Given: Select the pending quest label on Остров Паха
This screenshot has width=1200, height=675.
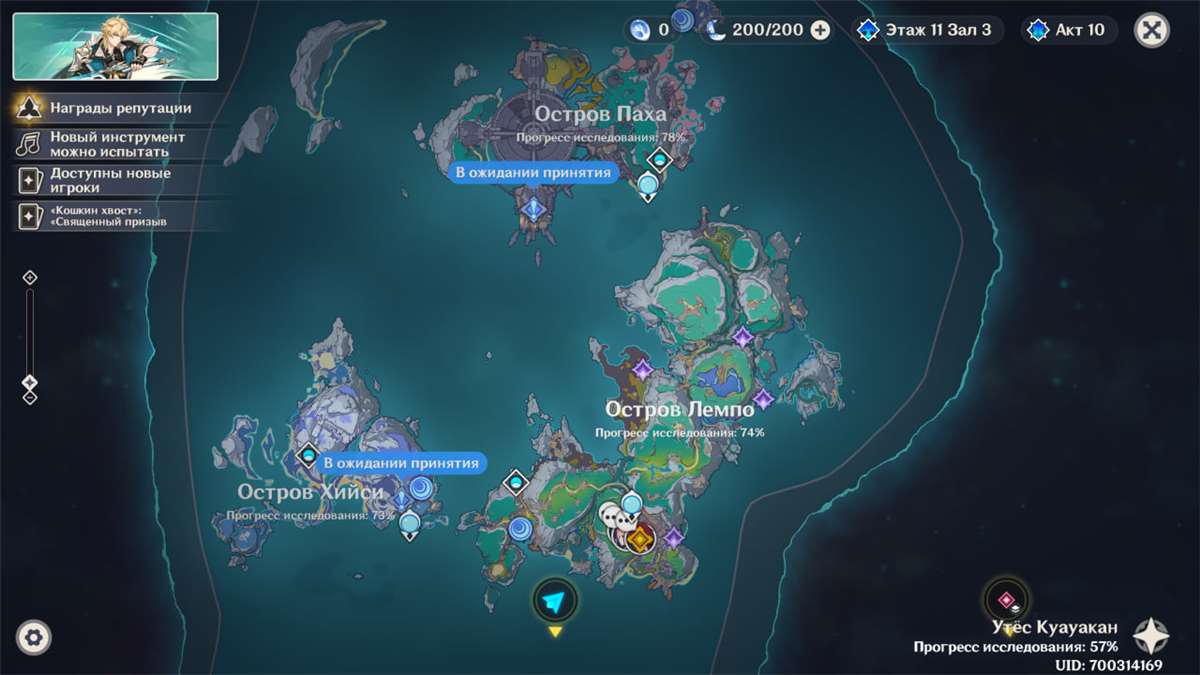Looking at the screenshot, I should click(x=532, y=173).
